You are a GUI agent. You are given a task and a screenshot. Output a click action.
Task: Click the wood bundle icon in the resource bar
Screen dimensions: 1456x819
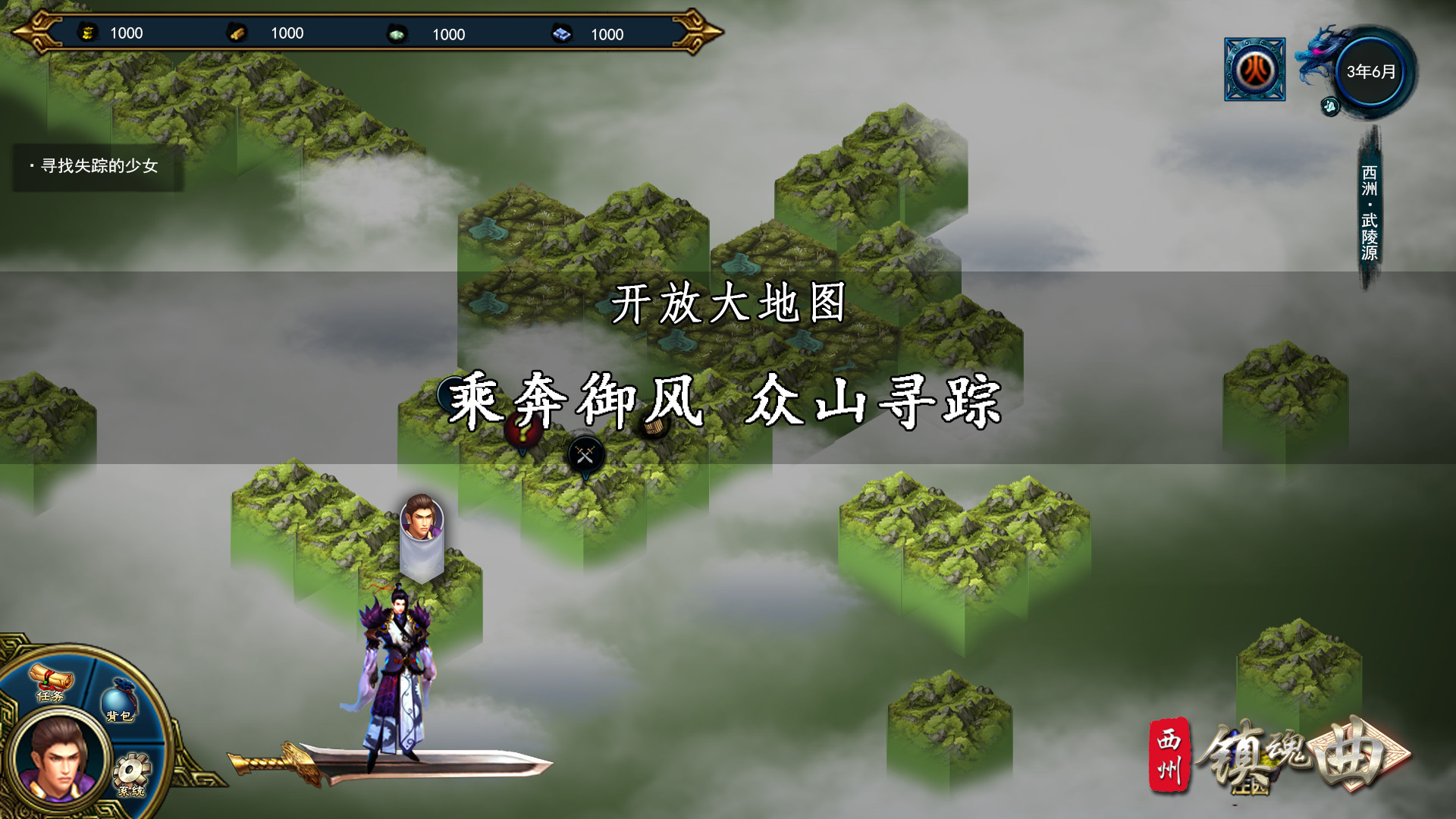237,33
